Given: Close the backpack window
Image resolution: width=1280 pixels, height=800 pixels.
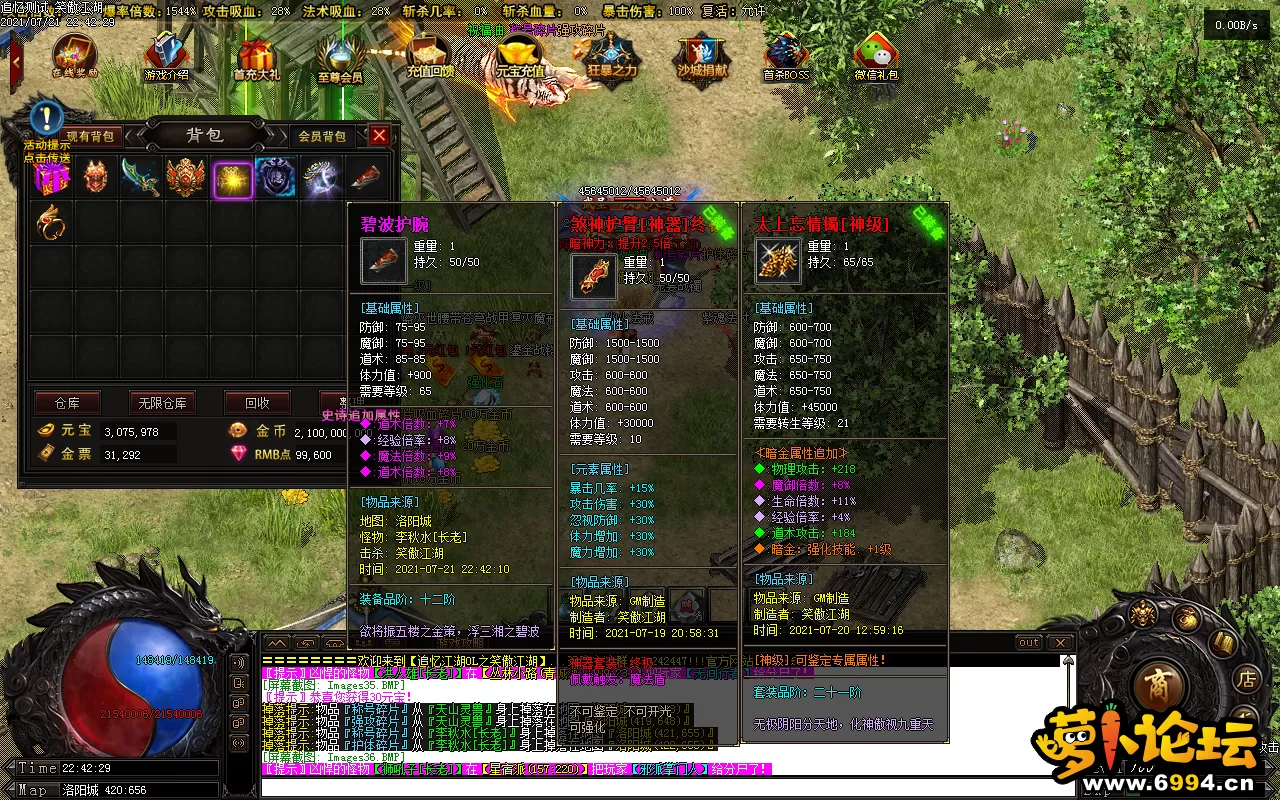Looking at the screenshot, I should click(379, 135).
